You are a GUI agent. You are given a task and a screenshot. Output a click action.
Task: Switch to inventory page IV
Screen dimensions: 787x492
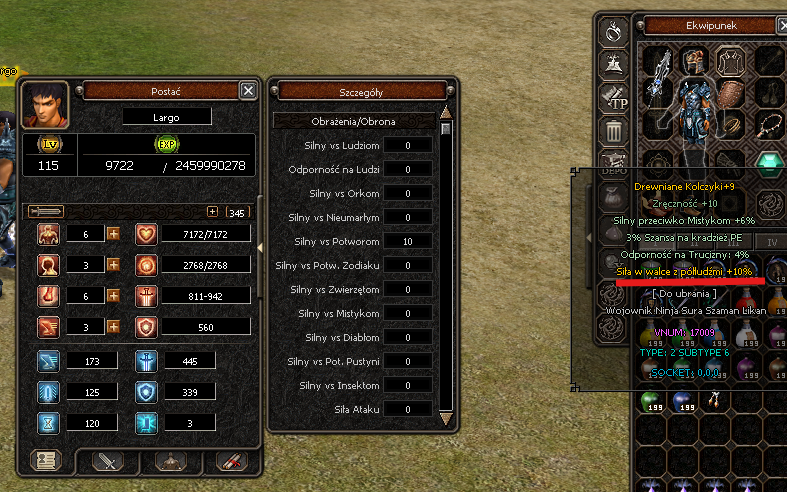click(x=771, y=241)
